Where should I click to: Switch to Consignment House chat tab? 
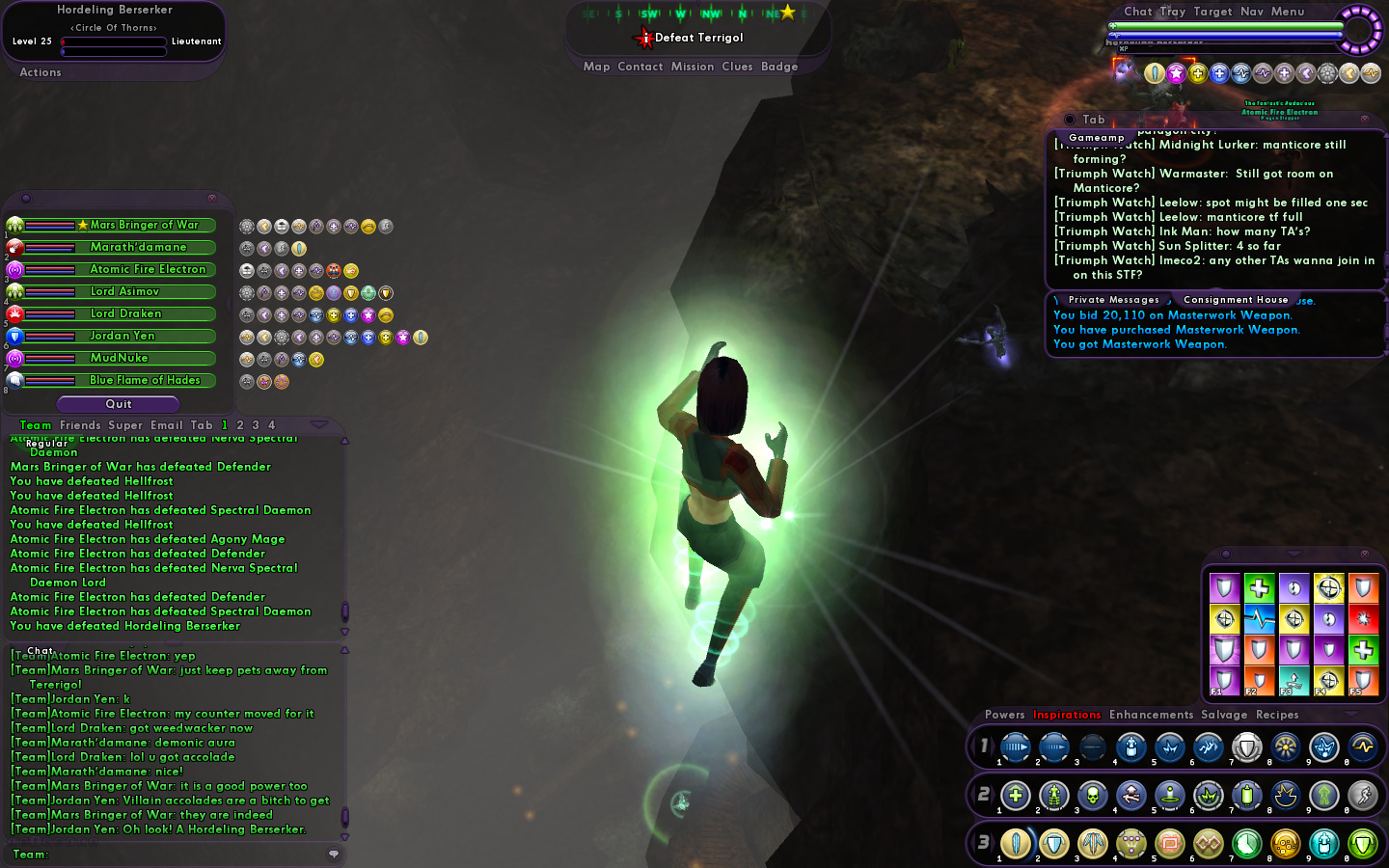coord(1236,300)
